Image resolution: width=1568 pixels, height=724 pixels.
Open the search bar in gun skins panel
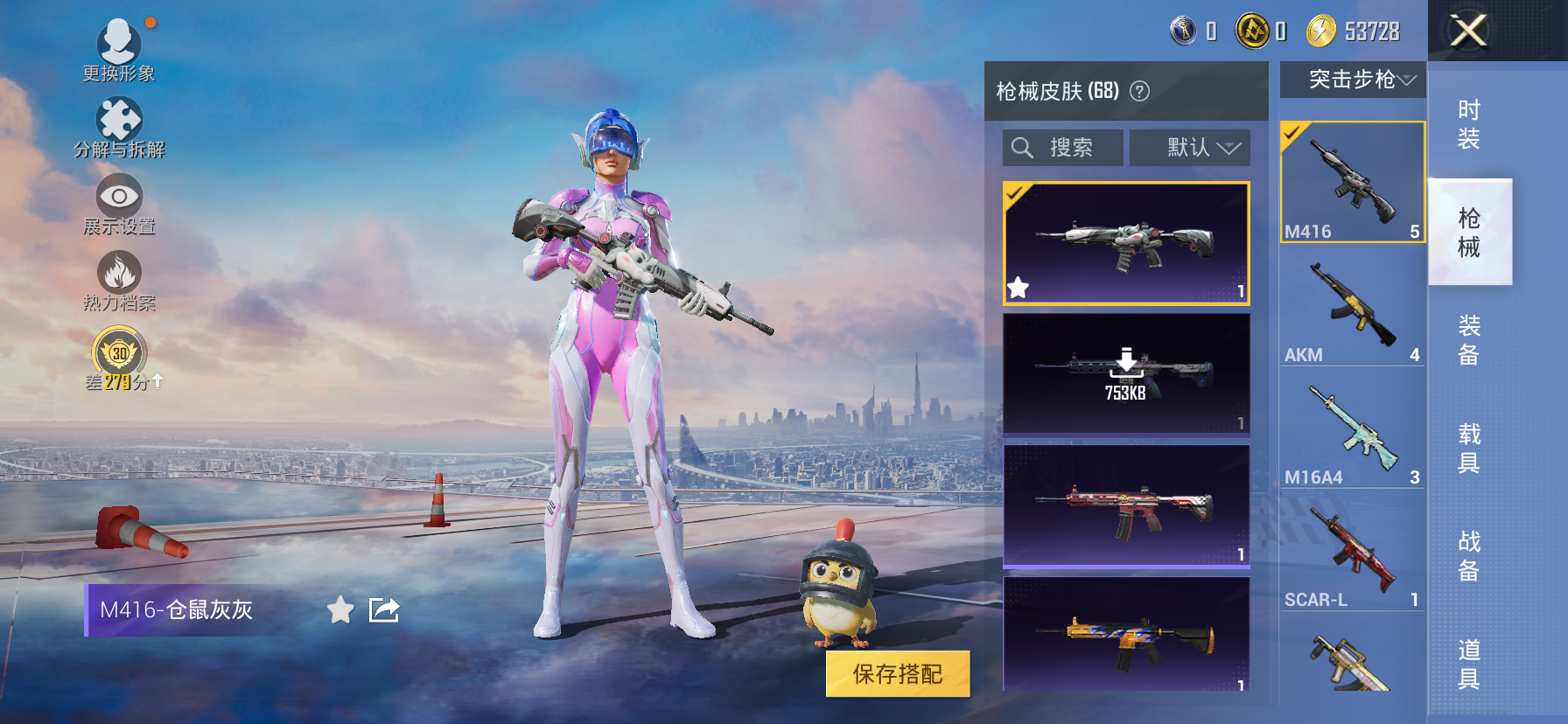(1062, 147)
